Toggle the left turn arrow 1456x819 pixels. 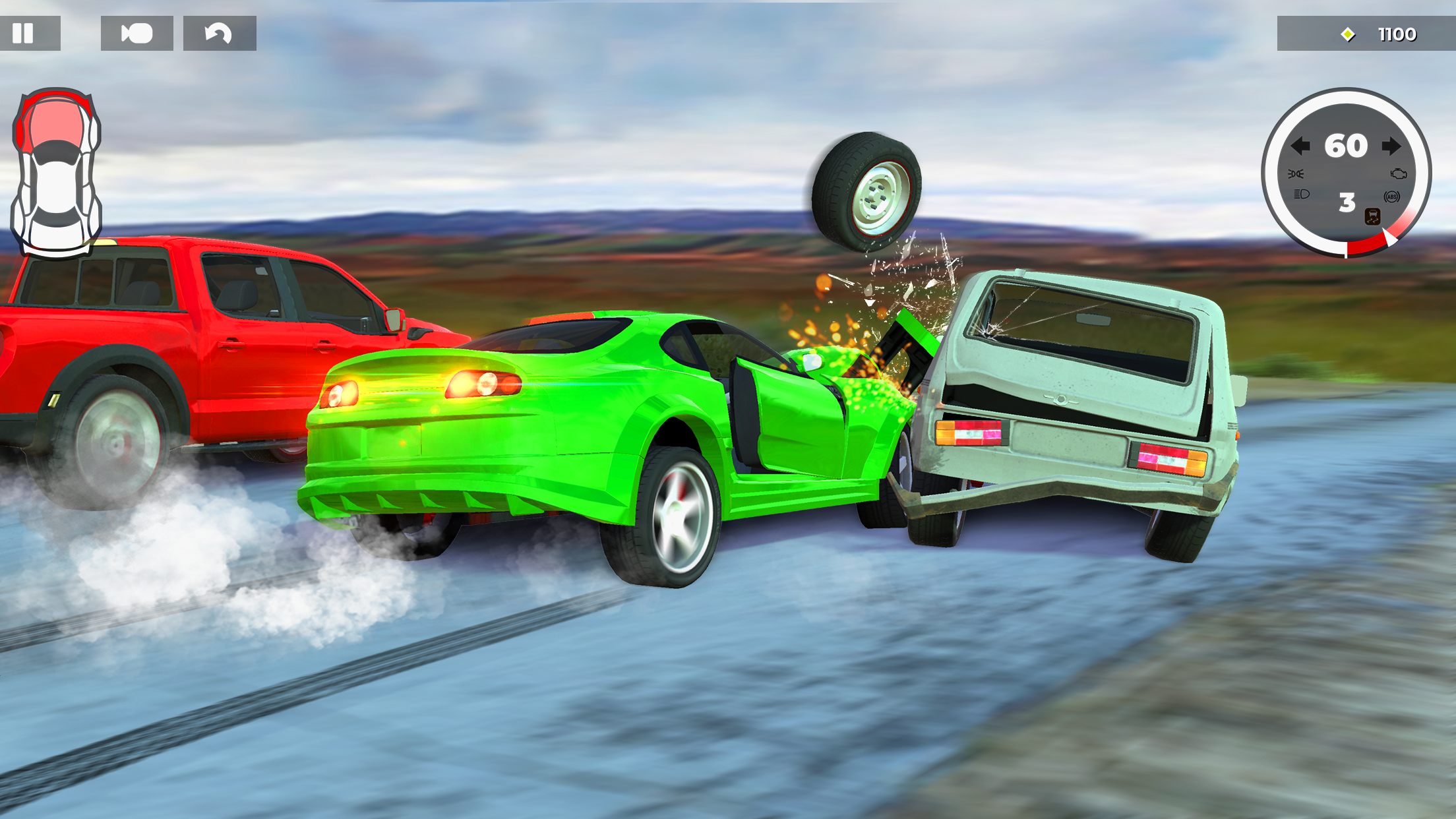point(1300,146)
